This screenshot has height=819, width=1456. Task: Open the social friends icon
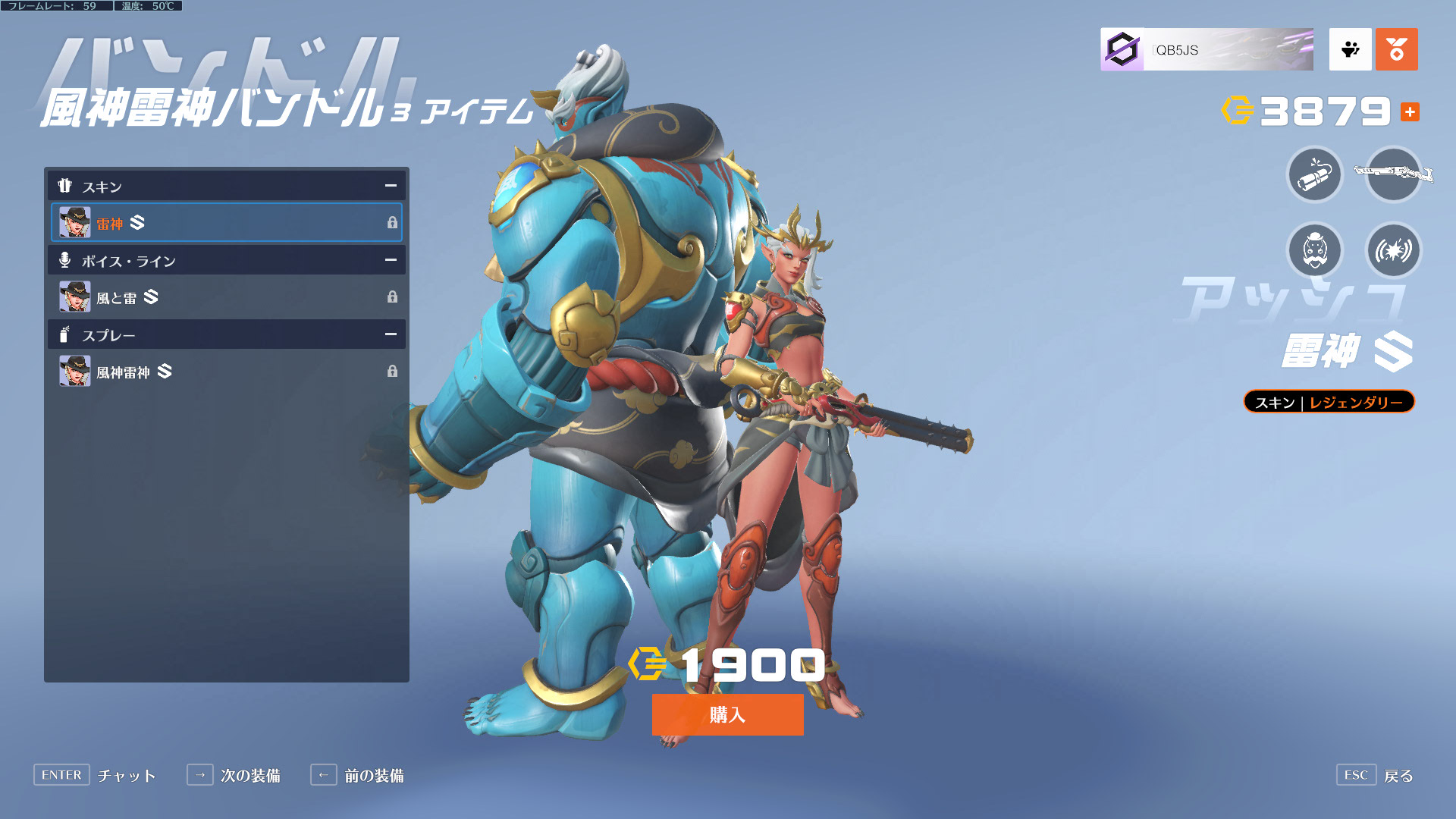[x=1350, y=50]
